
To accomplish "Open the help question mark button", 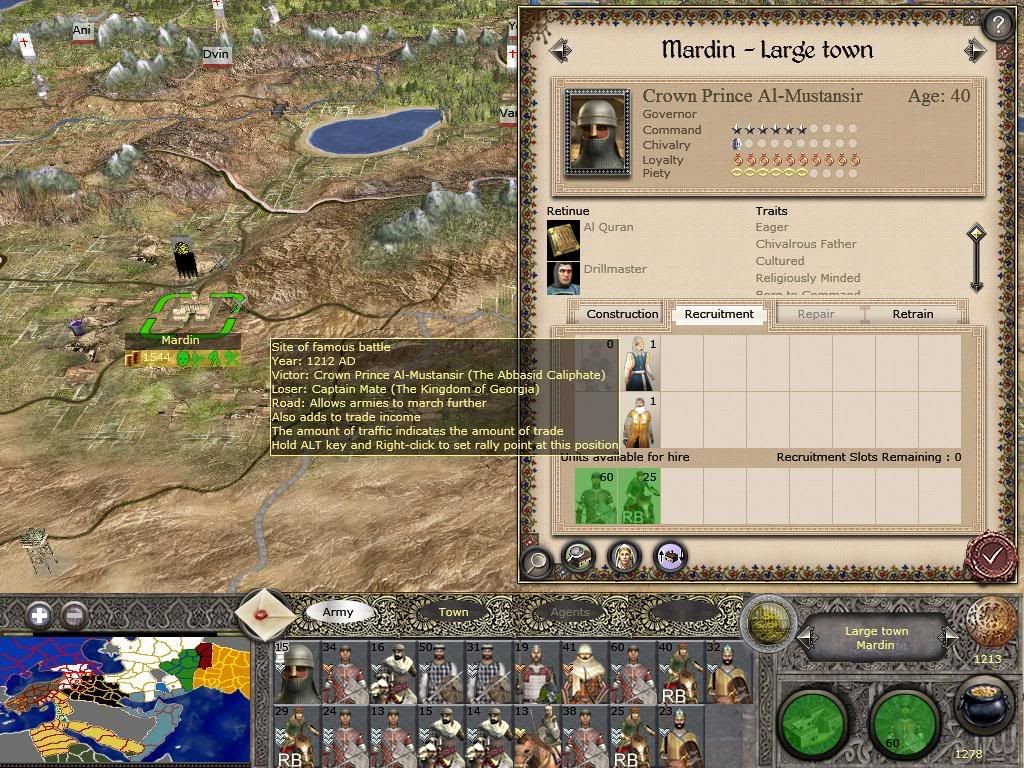I will point(996,24).
